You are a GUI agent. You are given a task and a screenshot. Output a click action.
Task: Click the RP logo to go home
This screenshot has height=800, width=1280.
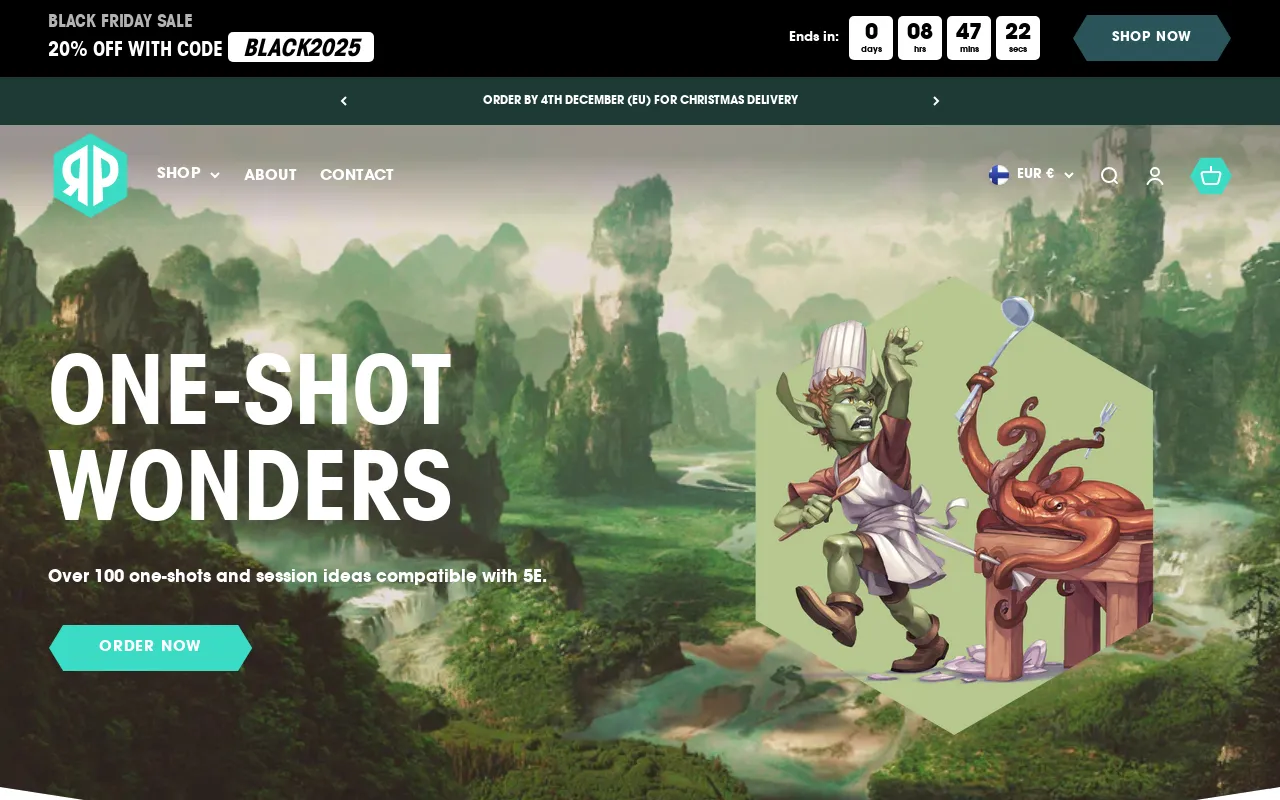tap(90, 175)
